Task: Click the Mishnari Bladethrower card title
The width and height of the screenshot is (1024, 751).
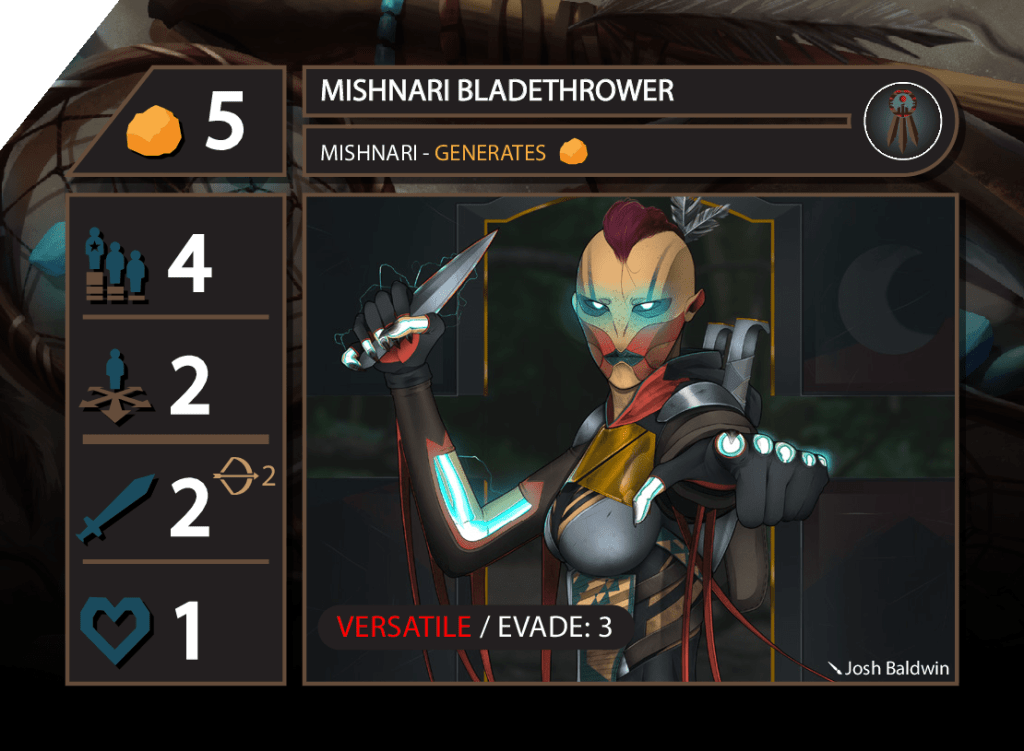Action: pyautogui.click(x=497, y=92)
